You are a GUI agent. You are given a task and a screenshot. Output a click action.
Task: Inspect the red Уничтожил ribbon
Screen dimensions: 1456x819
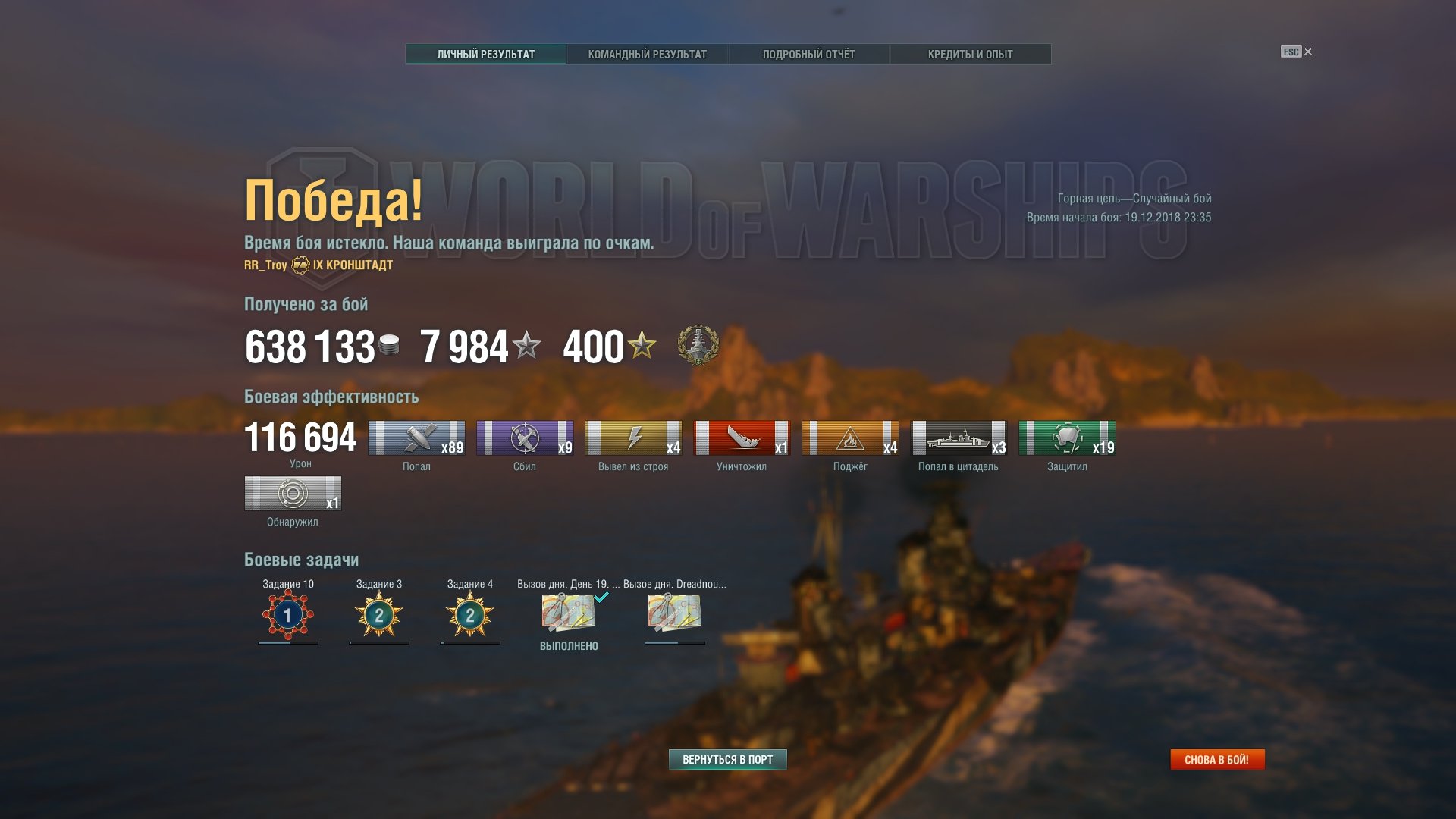pos(742,438)
